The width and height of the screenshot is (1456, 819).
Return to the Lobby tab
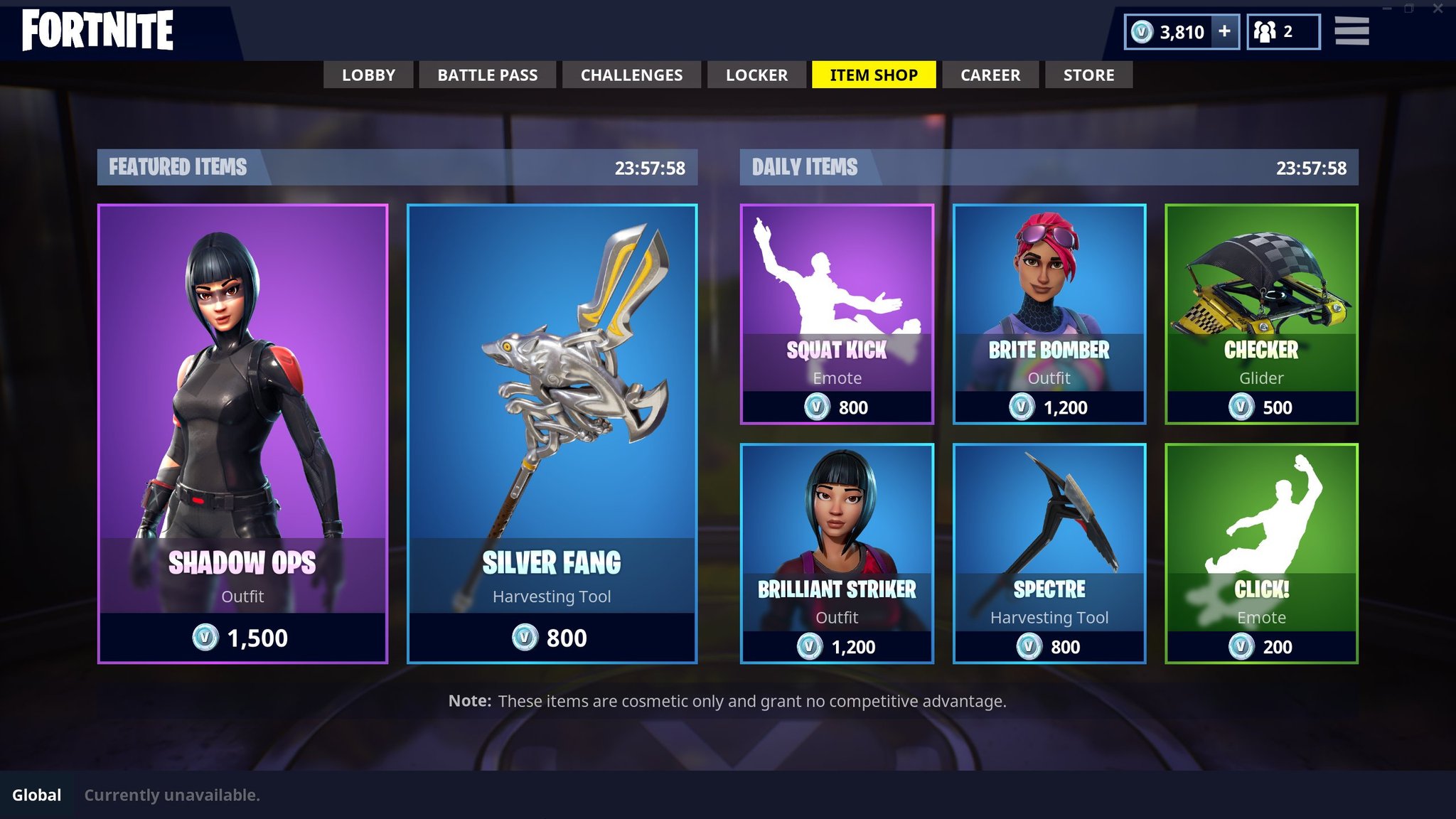click(x=368, y=75)
